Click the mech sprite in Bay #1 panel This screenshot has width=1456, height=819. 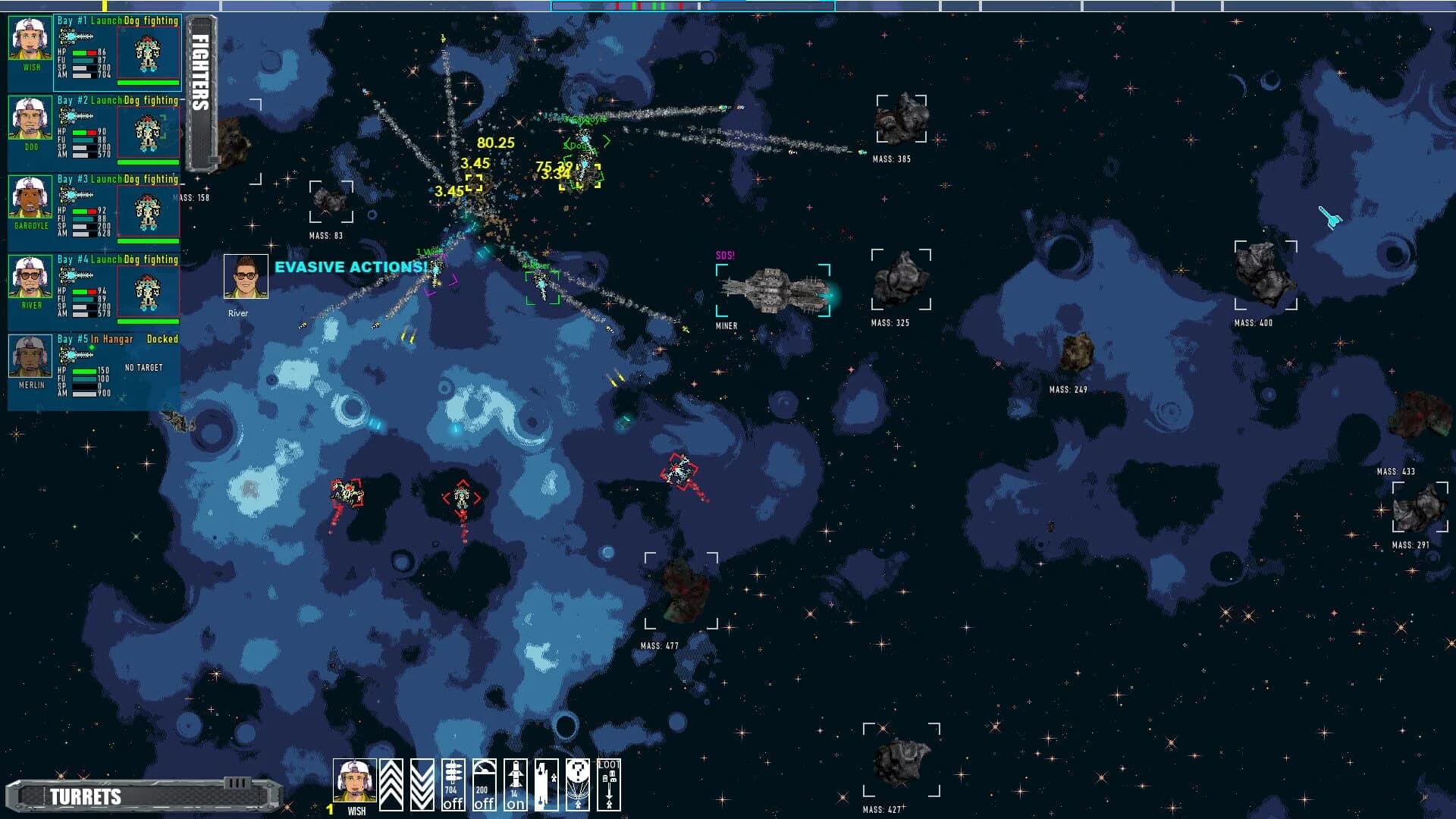click(147, 53)
